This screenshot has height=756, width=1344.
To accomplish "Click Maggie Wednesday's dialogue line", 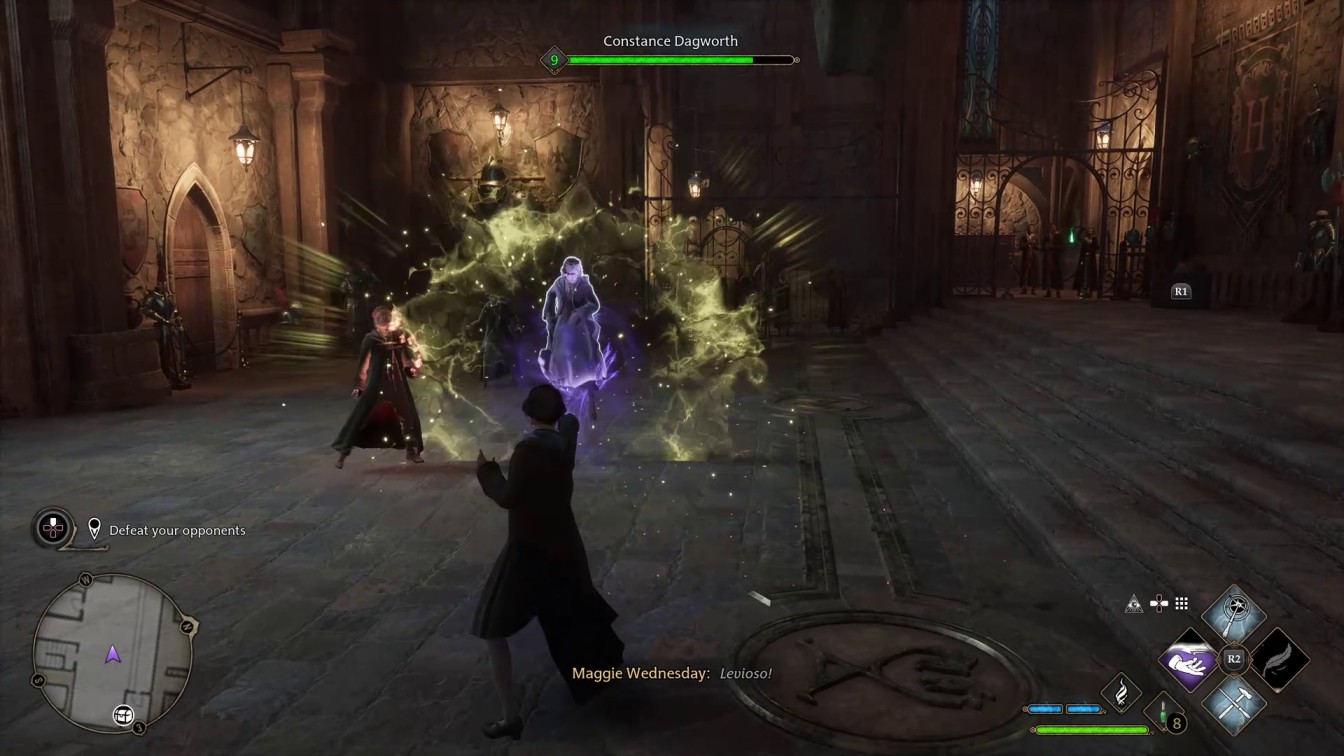I will pyautogui.click(x=670, y=673).
